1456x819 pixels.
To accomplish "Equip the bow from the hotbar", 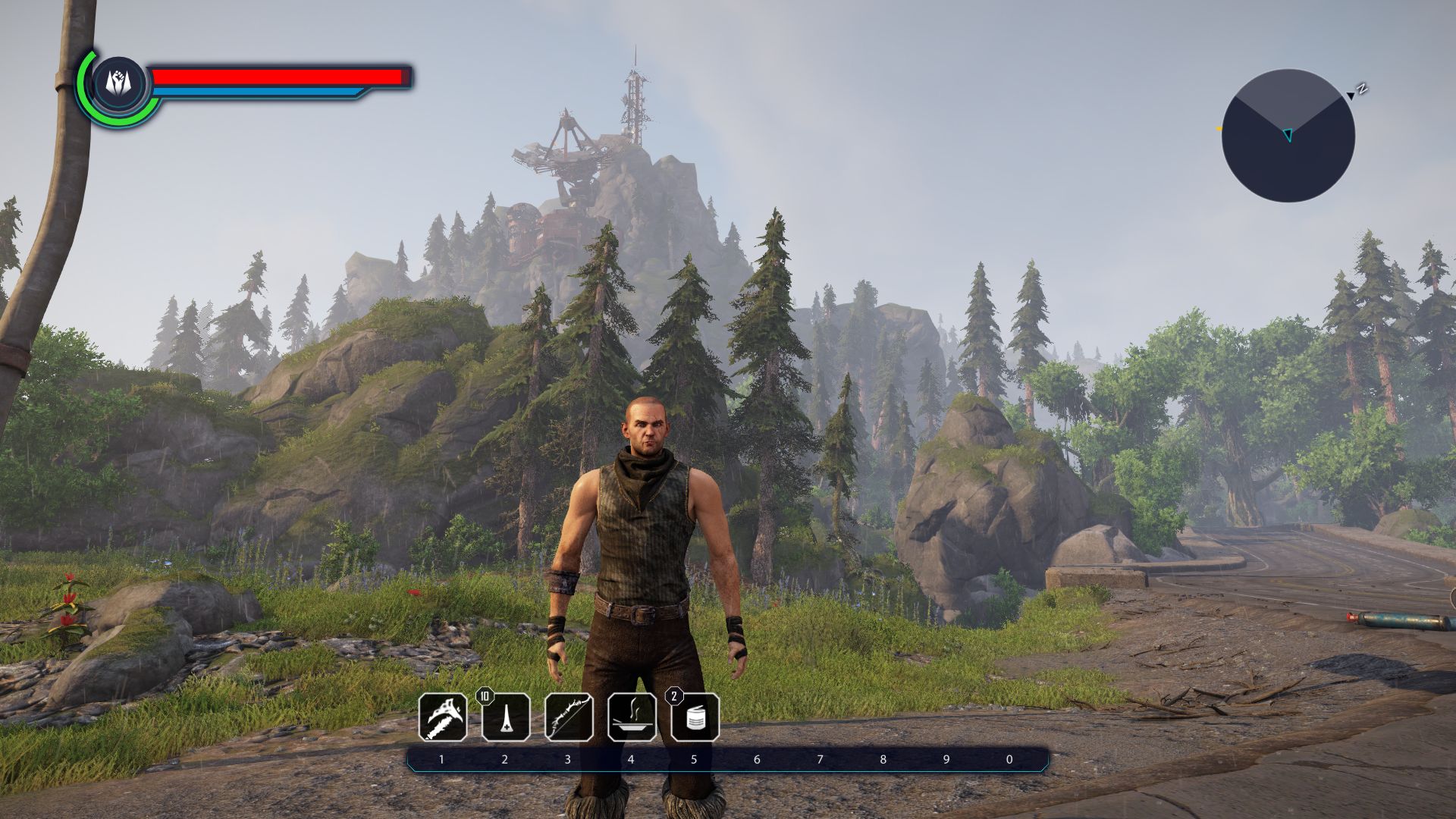I will click(x=569, y=717).
